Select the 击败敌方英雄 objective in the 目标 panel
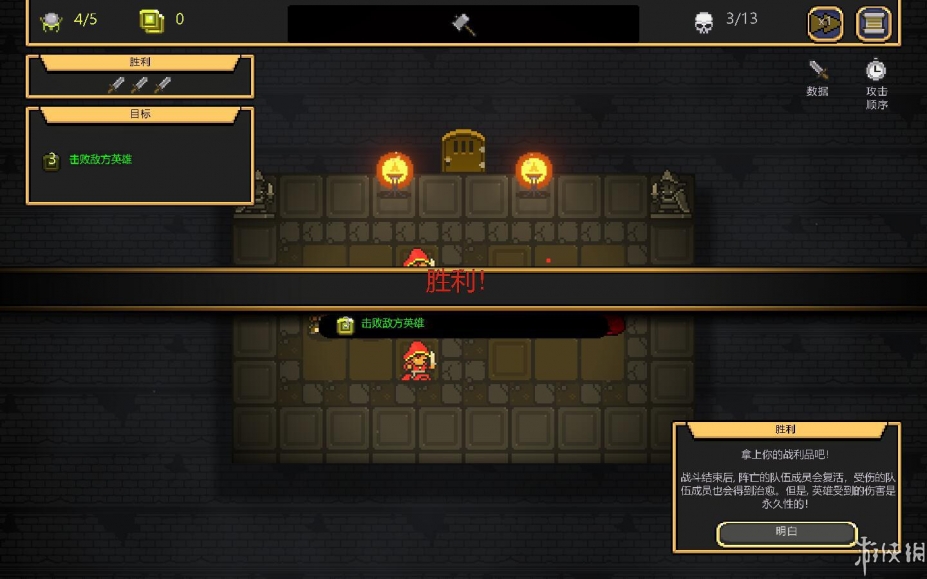Screen dimensions: 927x579 100,160
